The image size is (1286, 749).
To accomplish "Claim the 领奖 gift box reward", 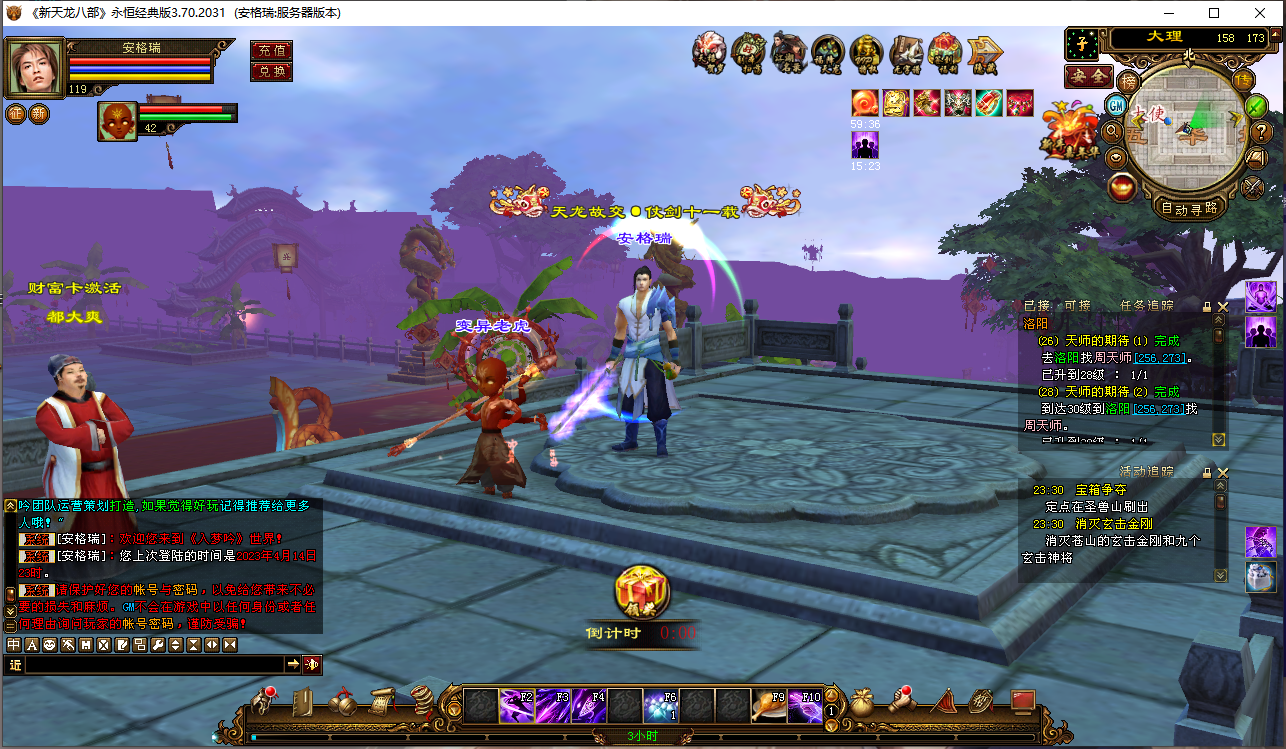I will pyautogui.click(x=641, y=592).
